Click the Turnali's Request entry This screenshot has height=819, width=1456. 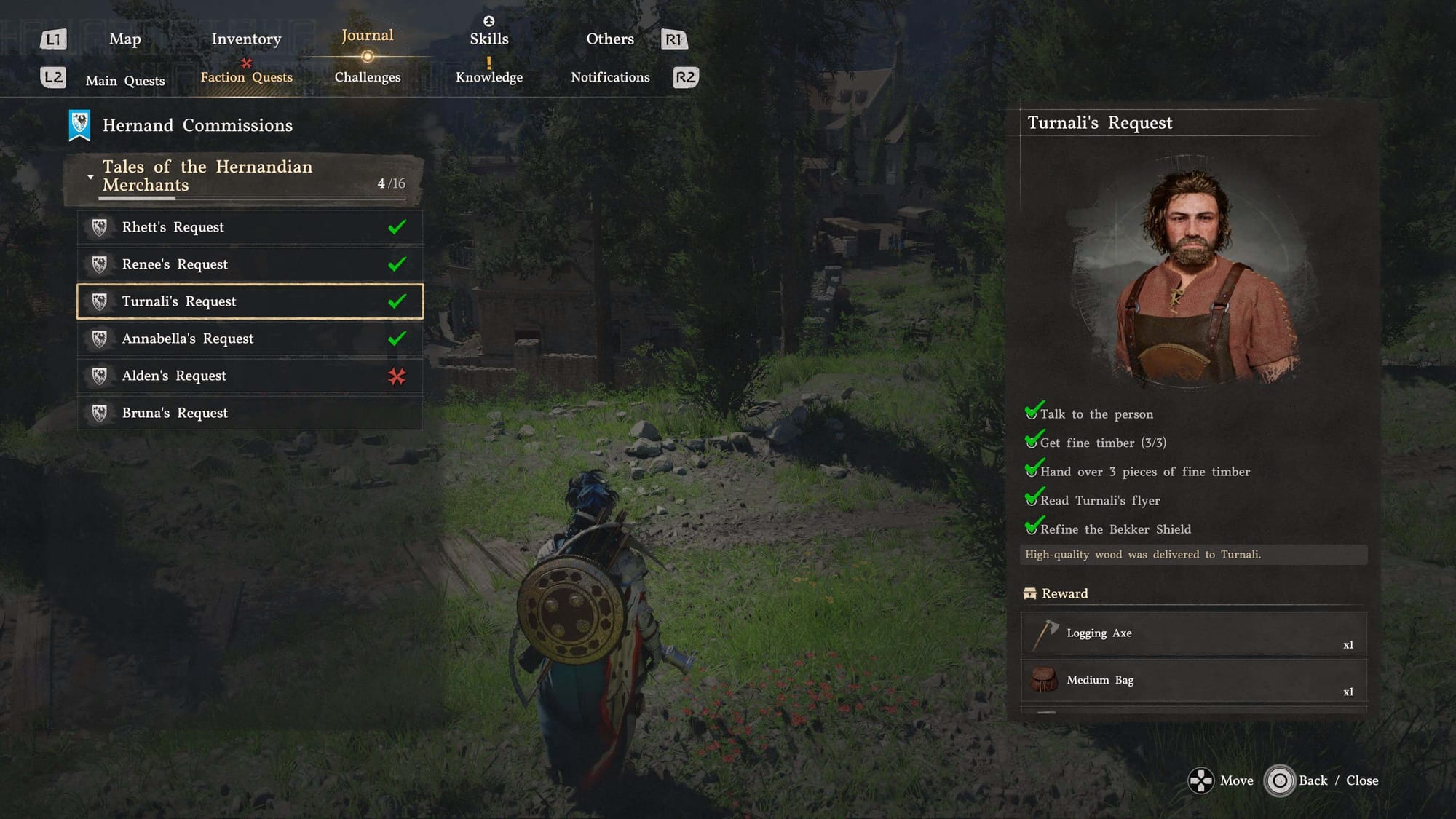click(250, 301)
